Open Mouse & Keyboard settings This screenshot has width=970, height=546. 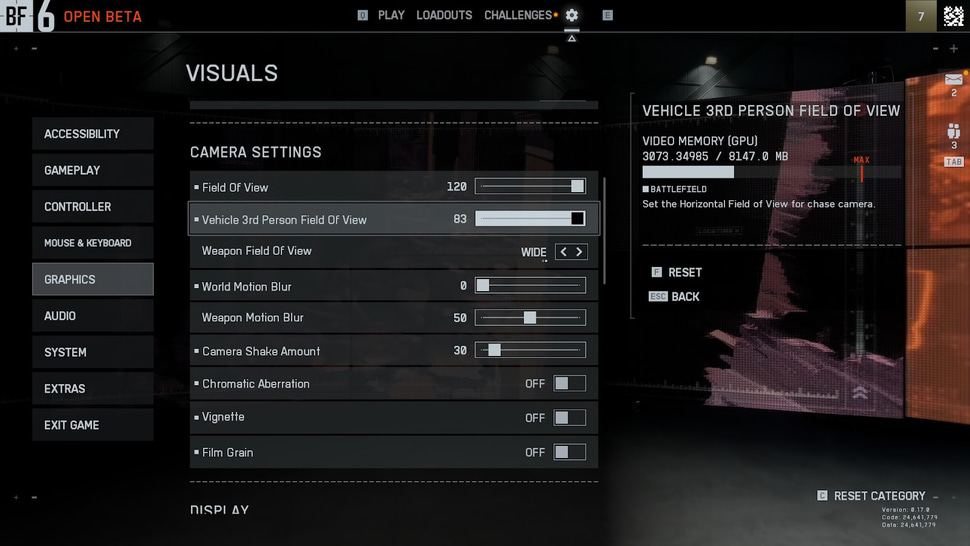pos(92,243)
